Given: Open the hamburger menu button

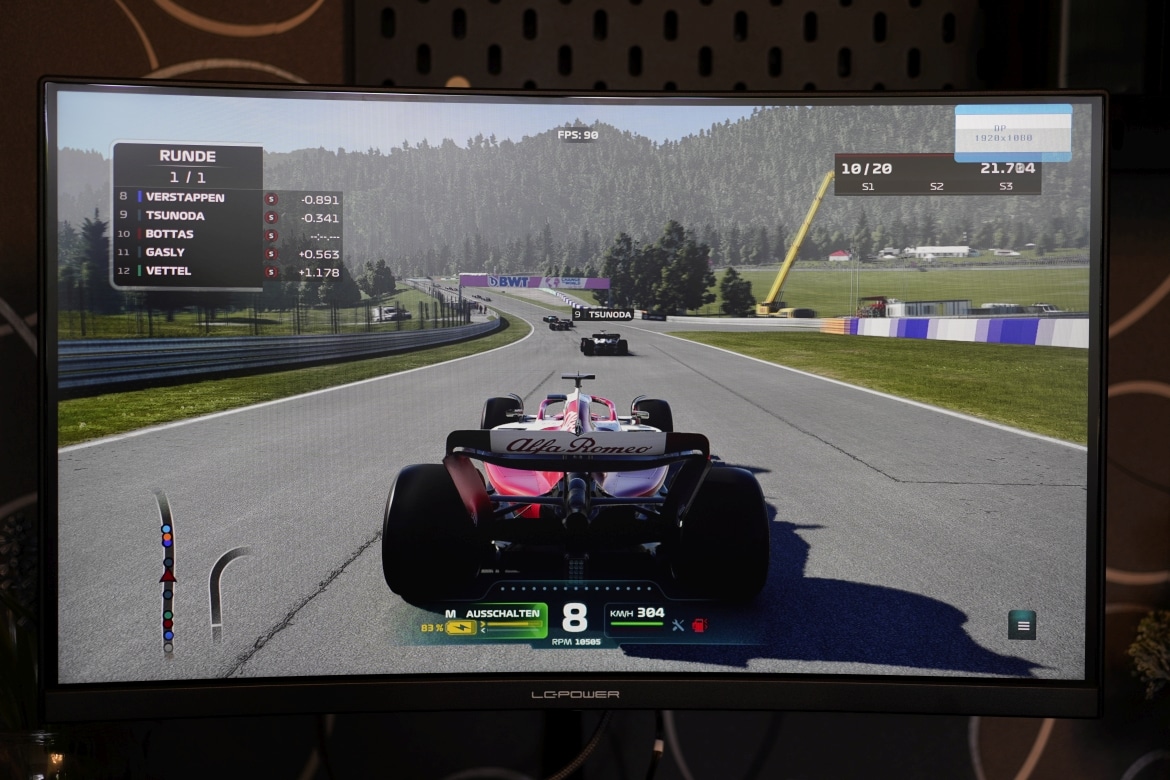Looking at the screenshot, I should point(1021,625).
